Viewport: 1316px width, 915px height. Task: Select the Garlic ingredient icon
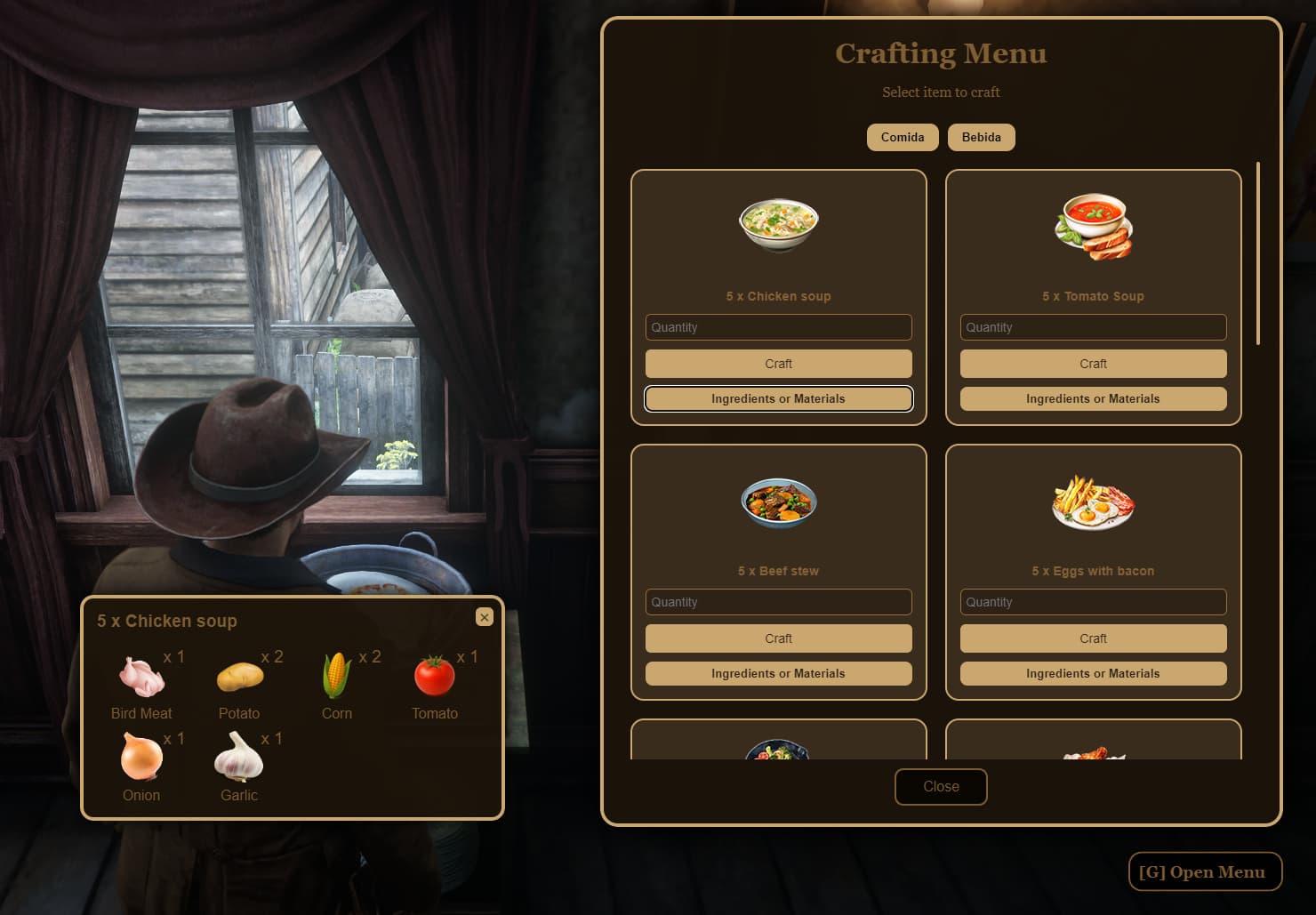point(238,757)
